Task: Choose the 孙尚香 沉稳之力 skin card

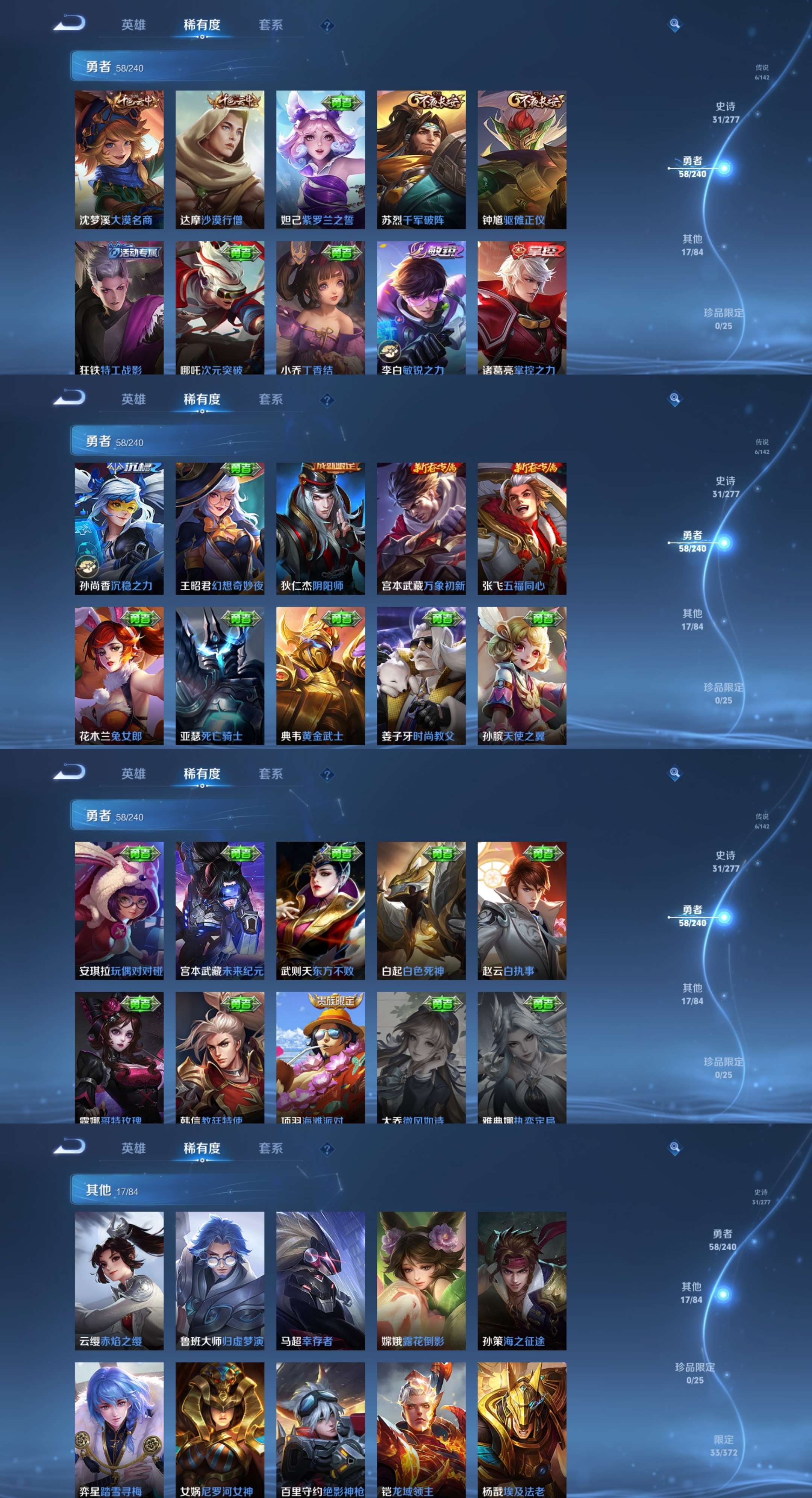Action: 118,528
